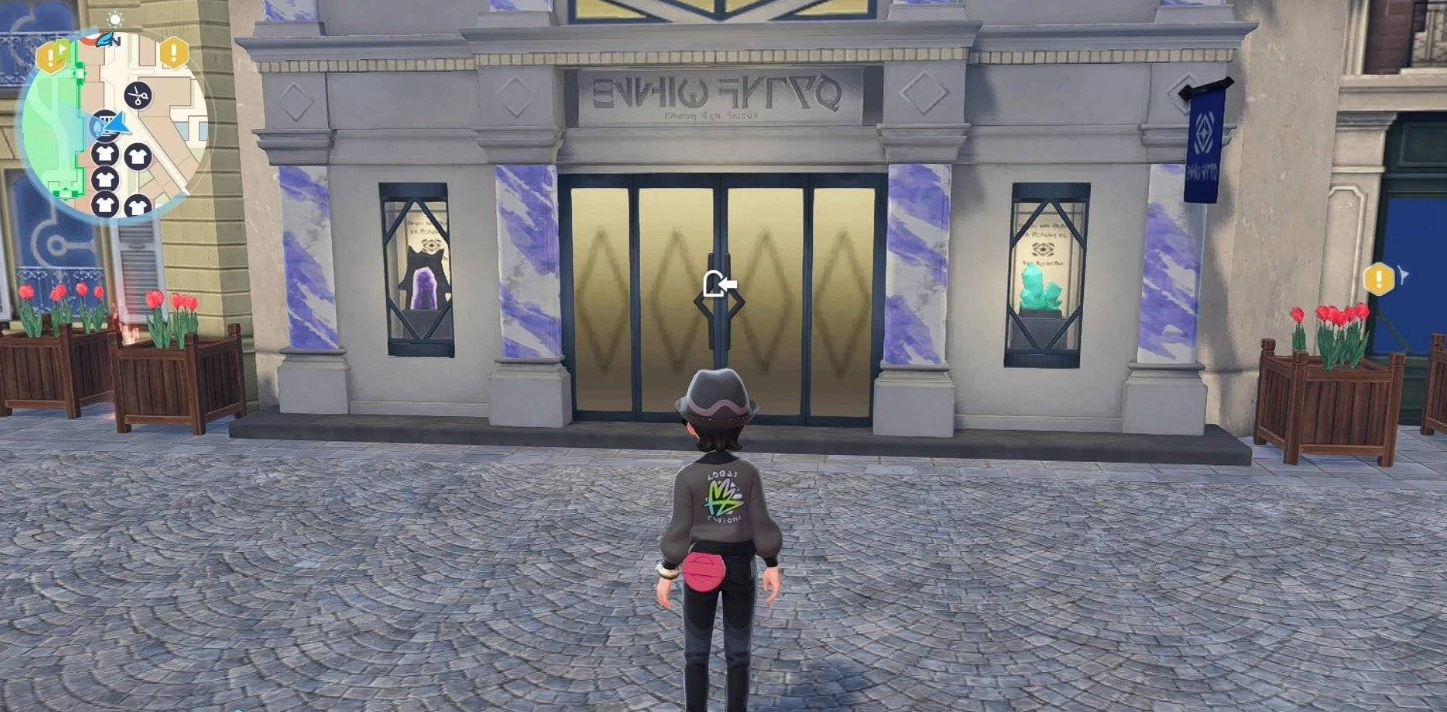The width and height of the screenshot is (1447, 712).
Task: Select the scissors salon marker on the minimap
Action: [137, 96]
